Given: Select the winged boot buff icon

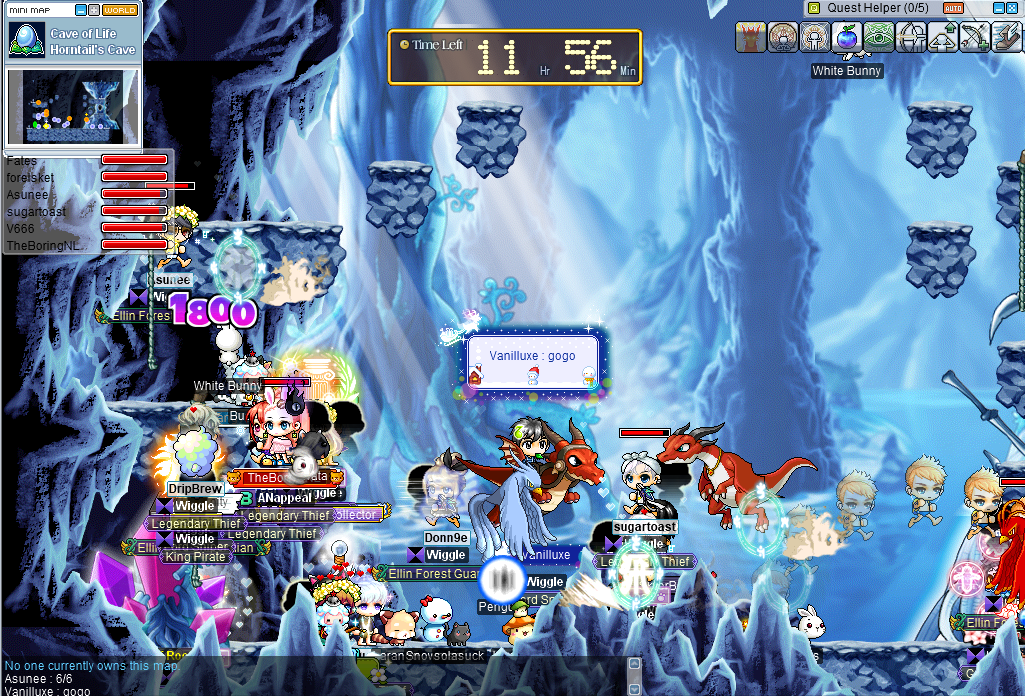Looking at the screenshot, I should tap(1006, 37).
